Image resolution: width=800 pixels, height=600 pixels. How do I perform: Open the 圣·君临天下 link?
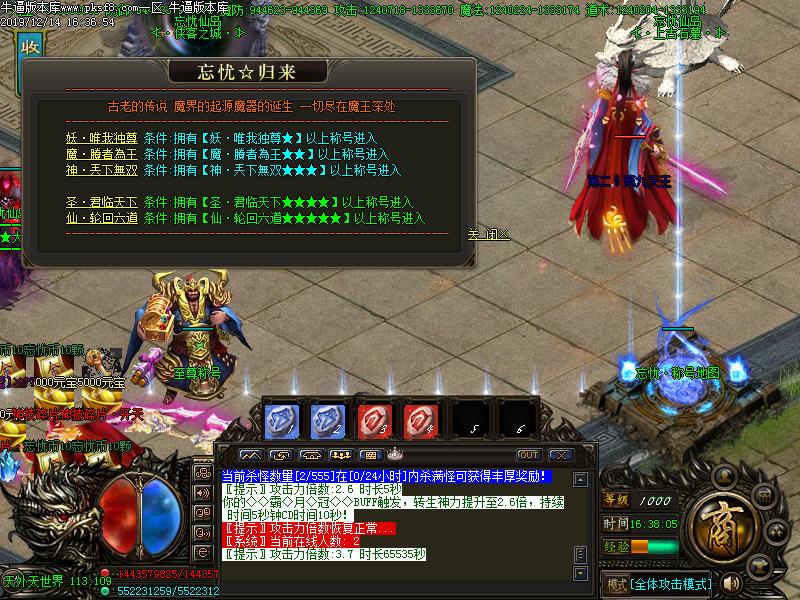pos(101,202)
